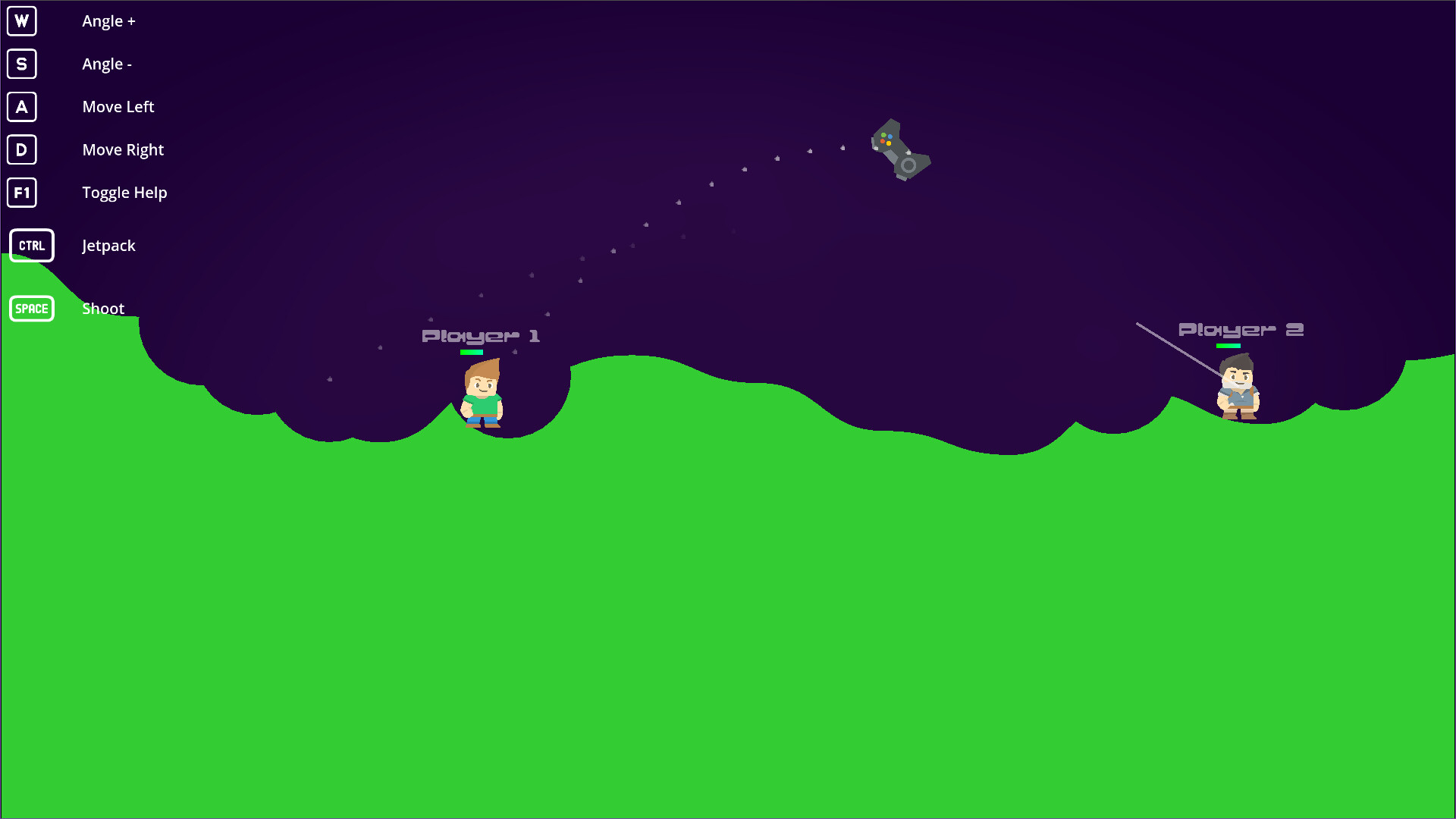The width and height of the screenshot is (1456, 819).
Task: Select the Player 2 name label
Action: tap(1241, 328)
